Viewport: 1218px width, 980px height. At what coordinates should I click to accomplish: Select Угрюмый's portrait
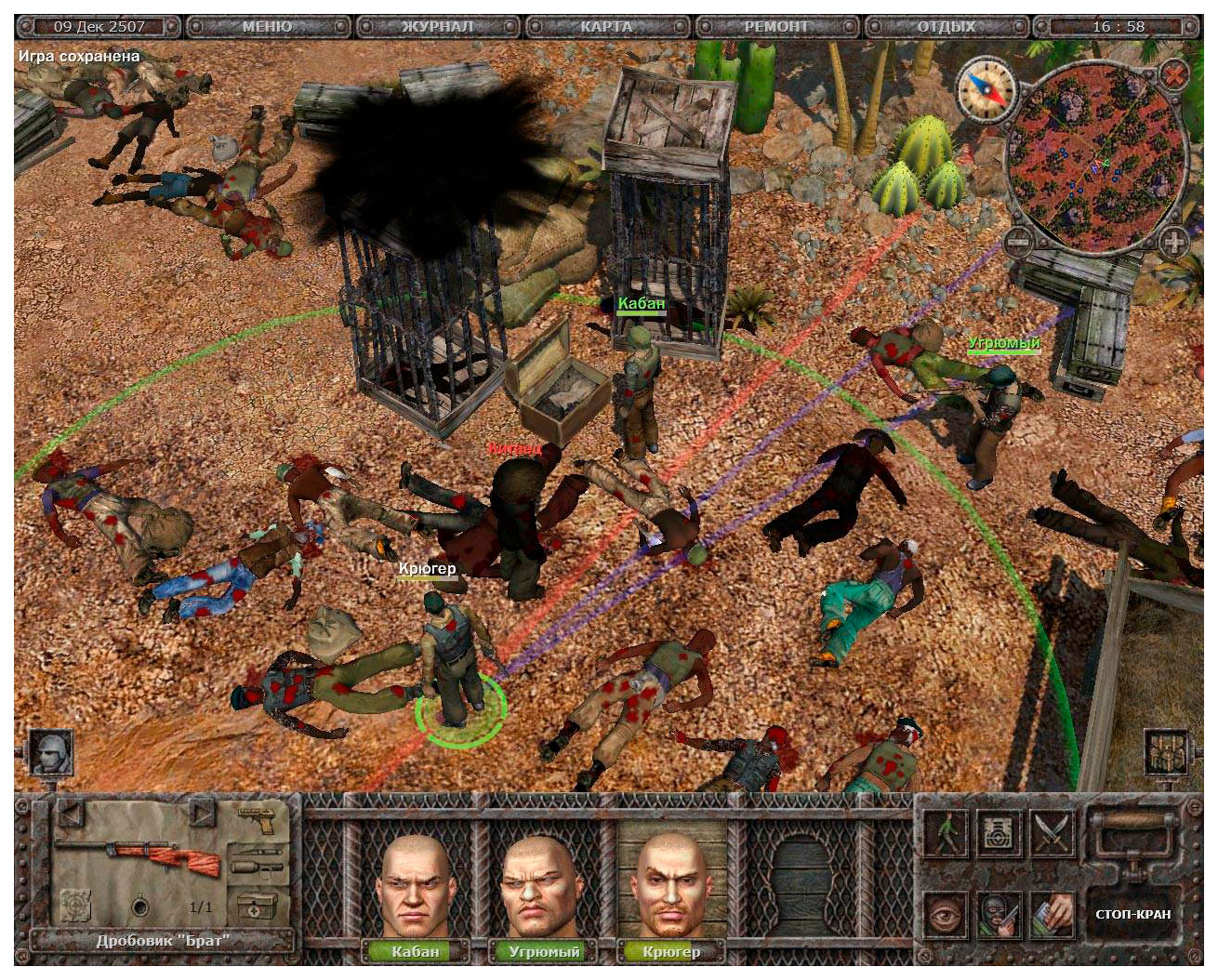coord(544,887)
